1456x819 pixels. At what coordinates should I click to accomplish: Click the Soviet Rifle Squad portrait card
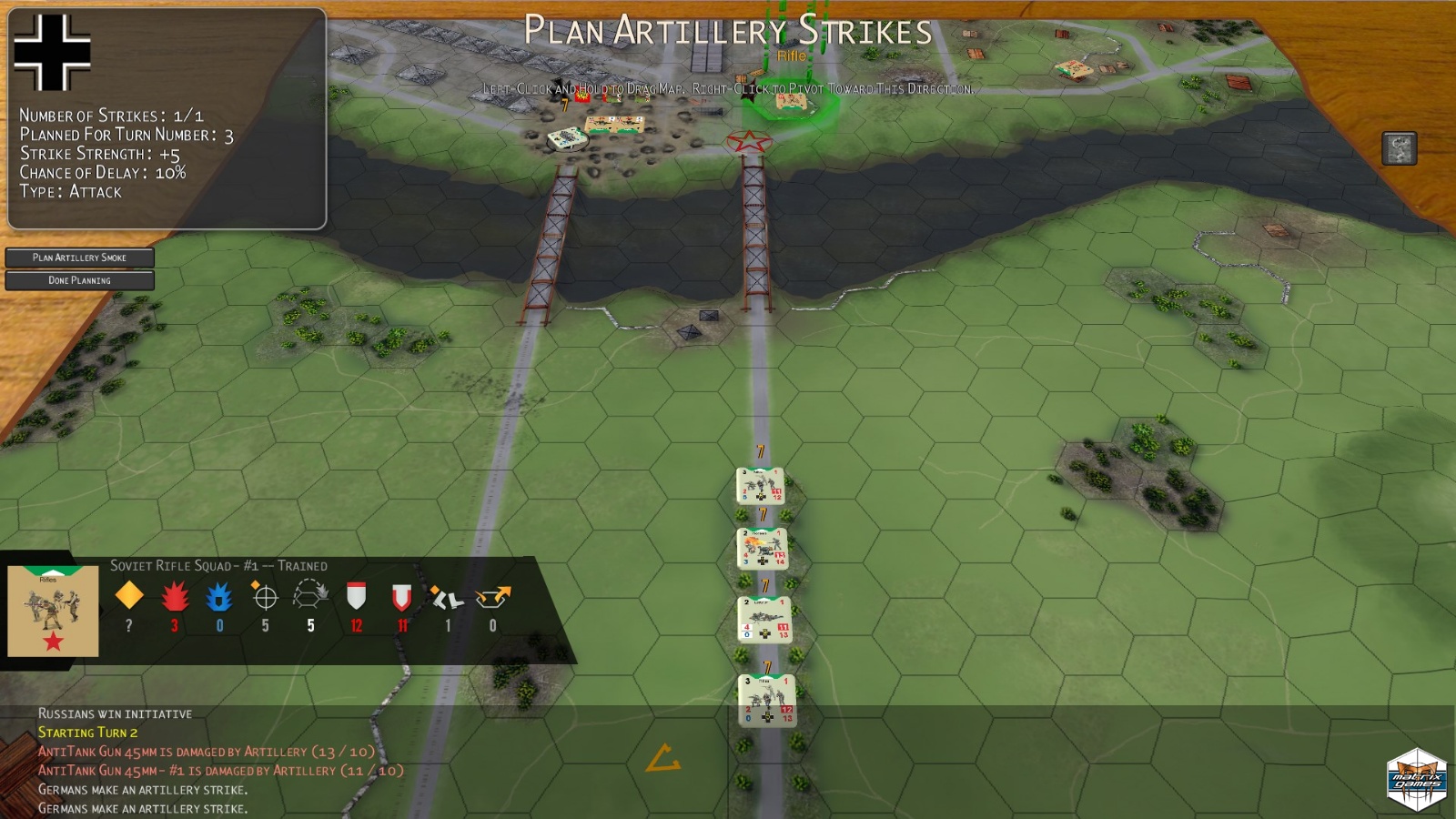(x=53, y=611)
